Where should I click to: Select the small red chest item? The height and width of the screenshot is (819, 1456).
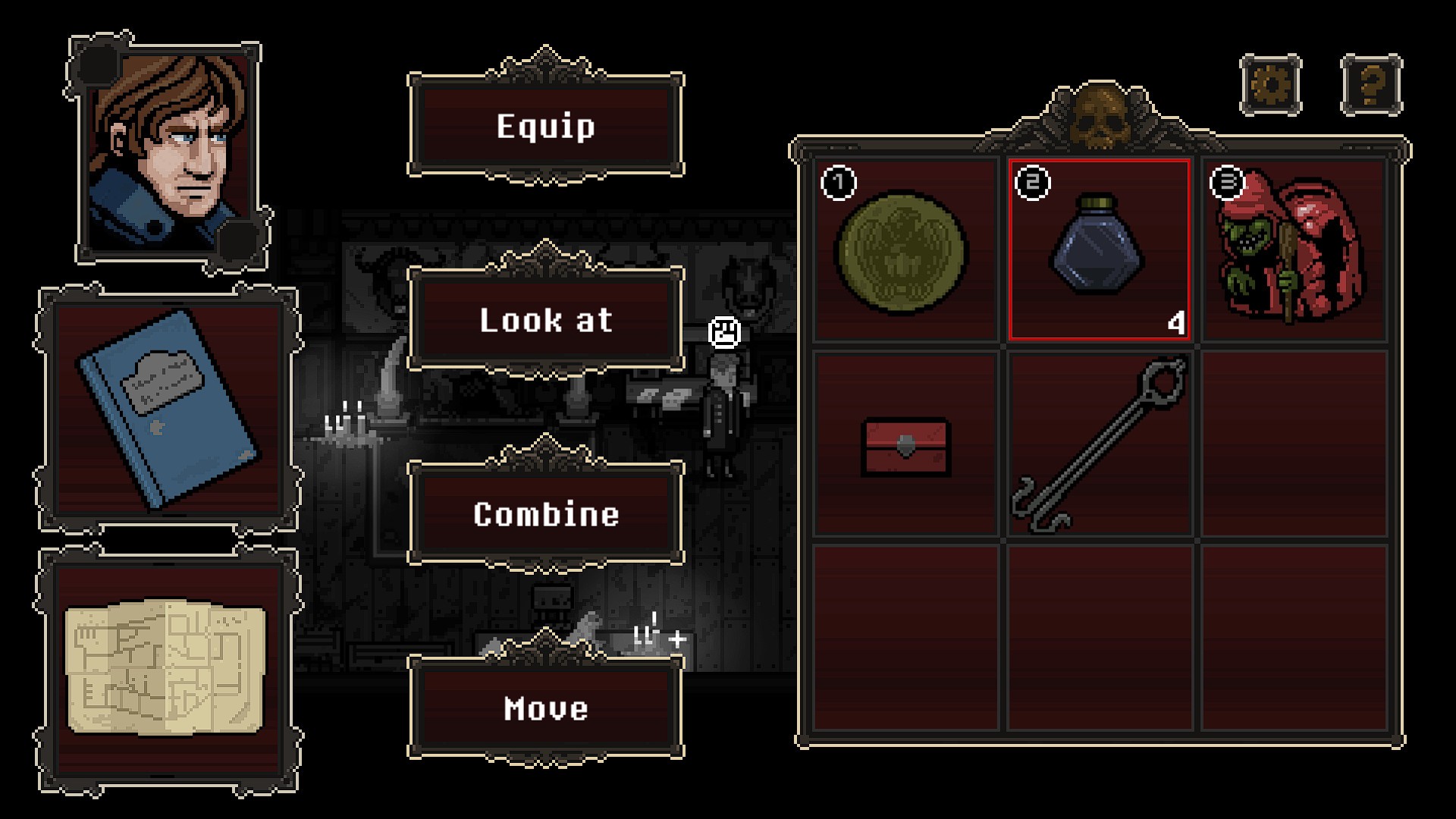[905, 446]
